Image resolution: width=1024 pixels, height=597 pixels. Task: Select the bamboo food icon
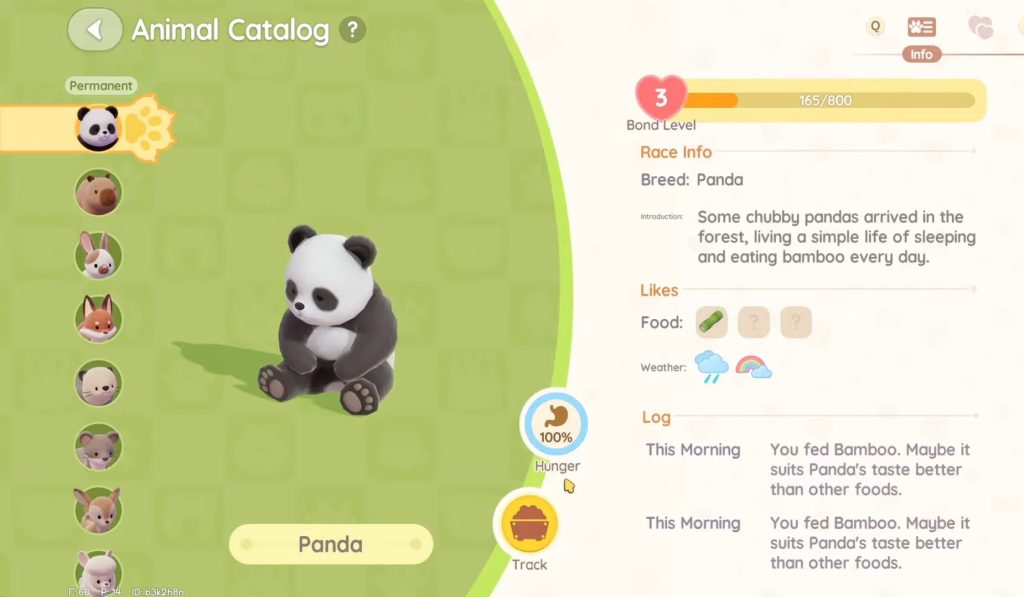pyautogui.click(x=712, y=322)
